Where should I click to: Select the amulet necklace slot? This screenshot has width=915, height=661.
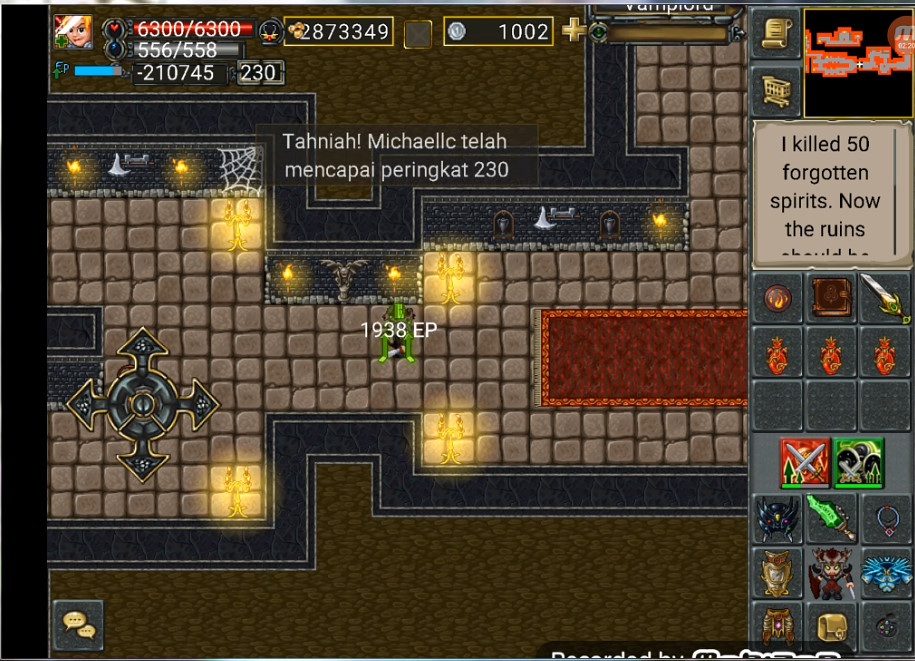pyautogui.click(x=885, y=518)
